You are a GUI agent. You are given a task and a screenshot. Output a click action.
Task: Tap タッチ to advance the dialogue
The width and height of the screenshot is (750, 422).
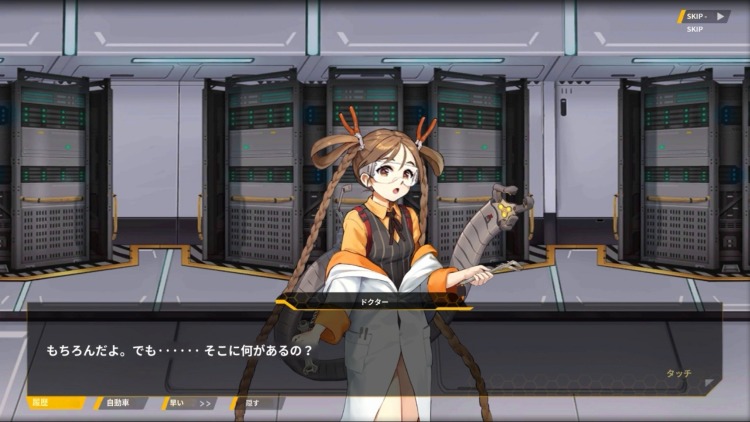[x=678, y=374]
